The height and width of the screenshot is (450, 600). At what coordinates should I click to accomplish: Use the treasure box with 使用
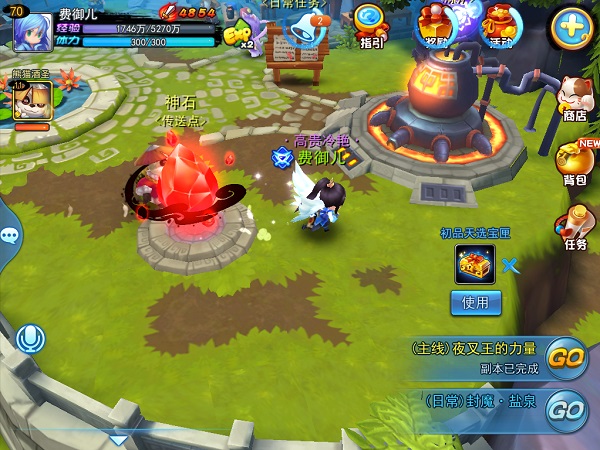[475, 302]
